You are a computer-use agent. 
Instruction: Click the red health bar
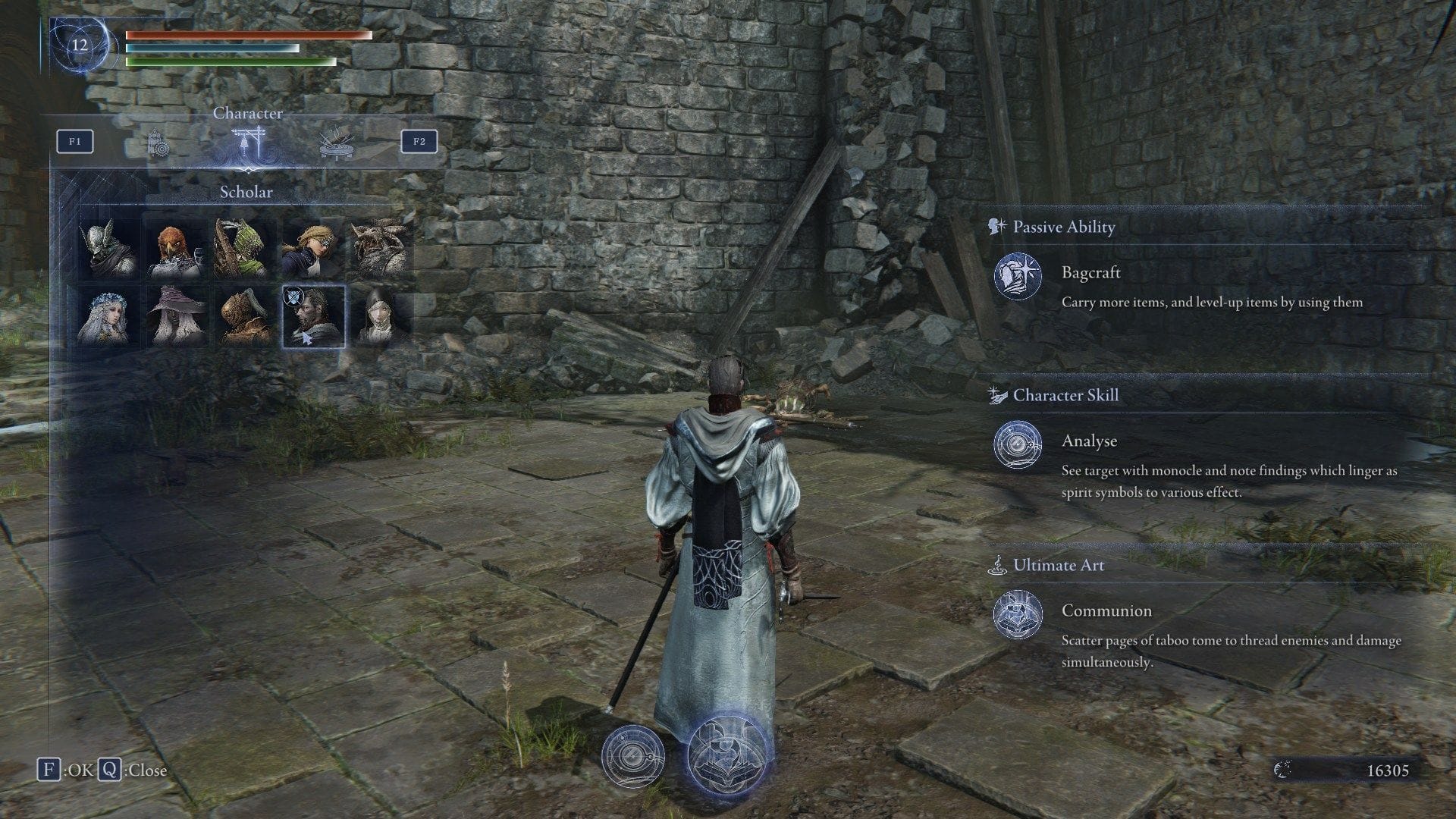click(243, 34)
